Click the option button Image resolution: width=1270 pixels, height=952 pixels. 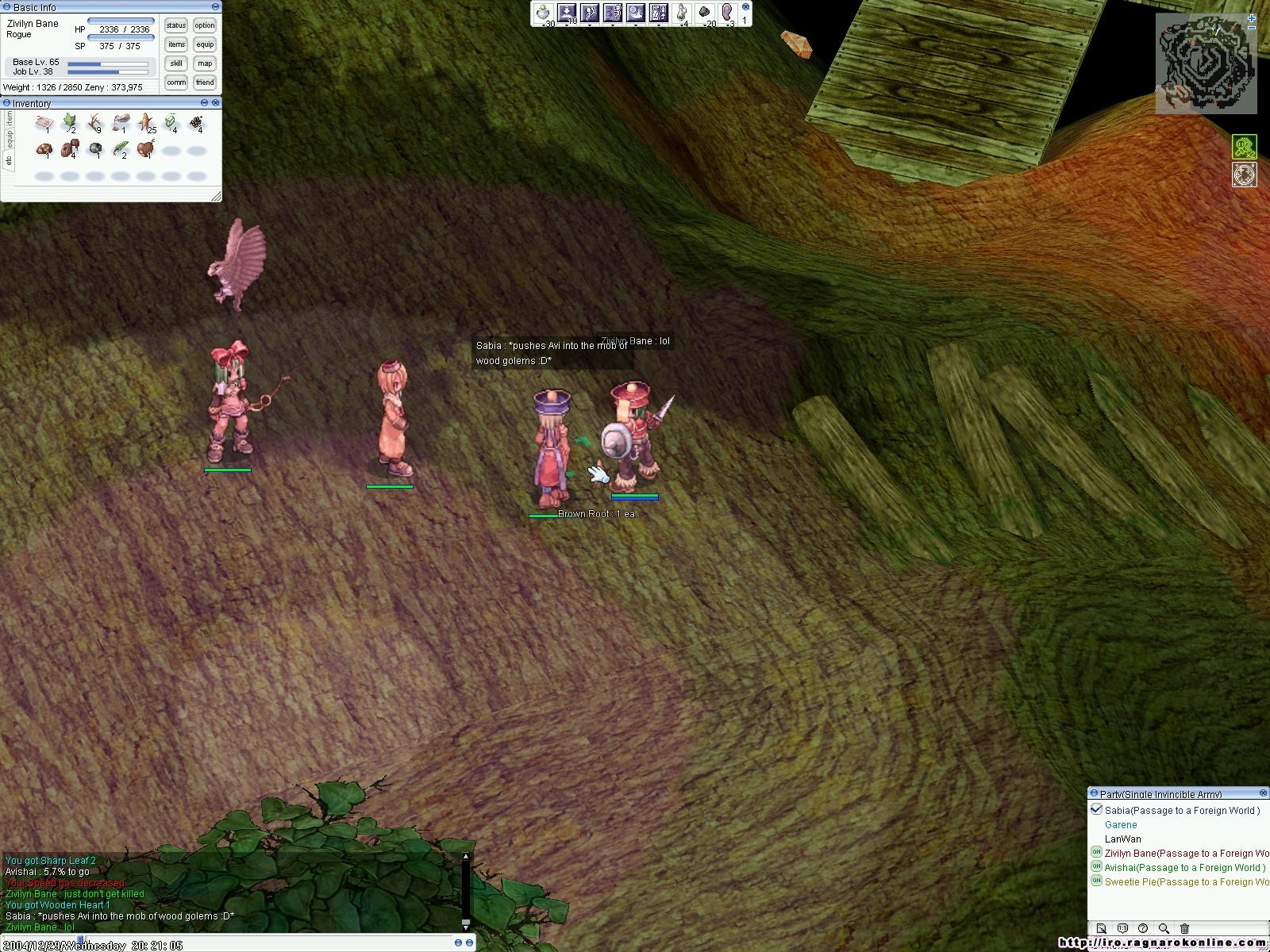pos(205,26)
